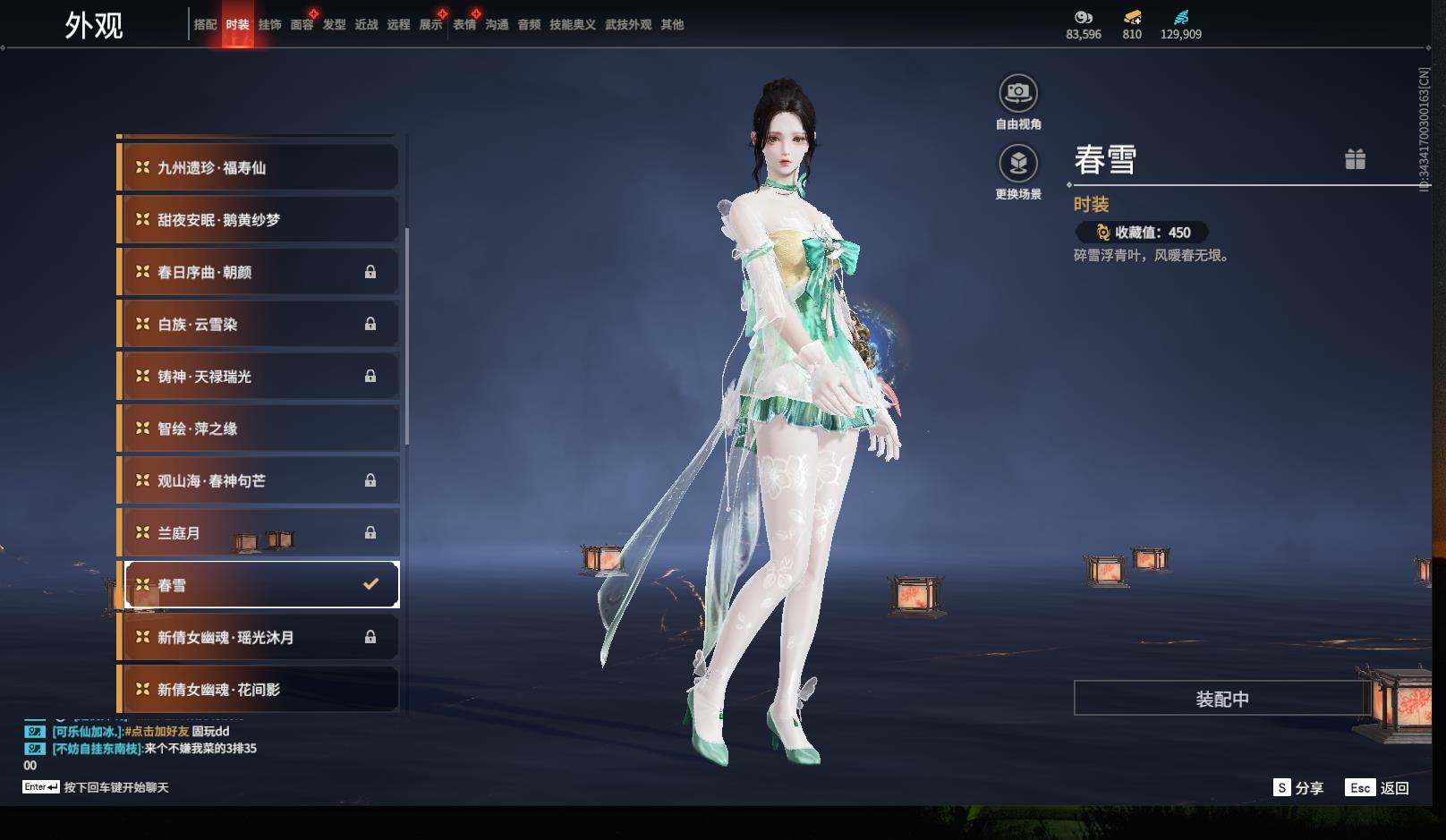
Task: Select the 智绘·萍之缘 outfit
Action: [258, 429]
